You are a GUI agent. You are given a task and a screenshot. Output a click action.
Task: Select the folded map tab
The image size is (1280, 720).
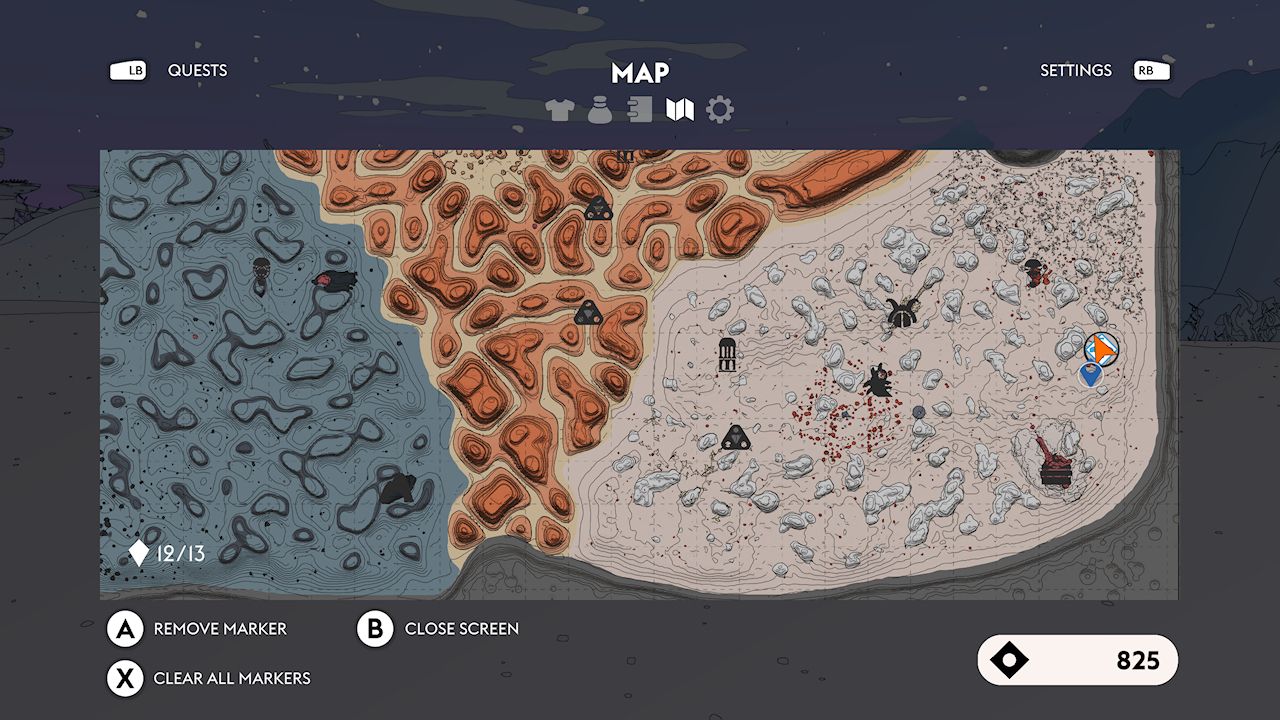point(680,110)
